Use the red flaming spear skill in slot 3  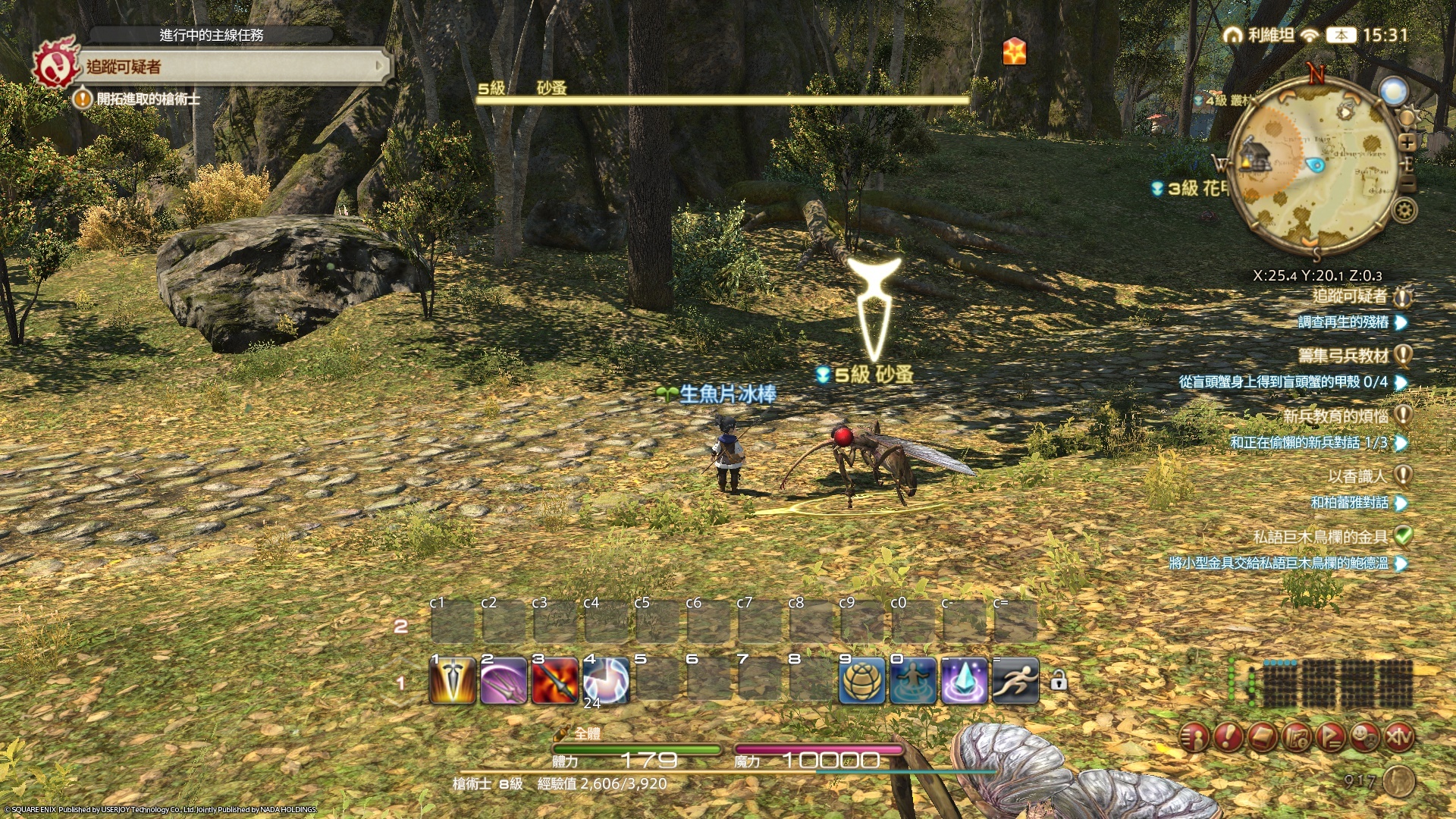click(555, 681)
